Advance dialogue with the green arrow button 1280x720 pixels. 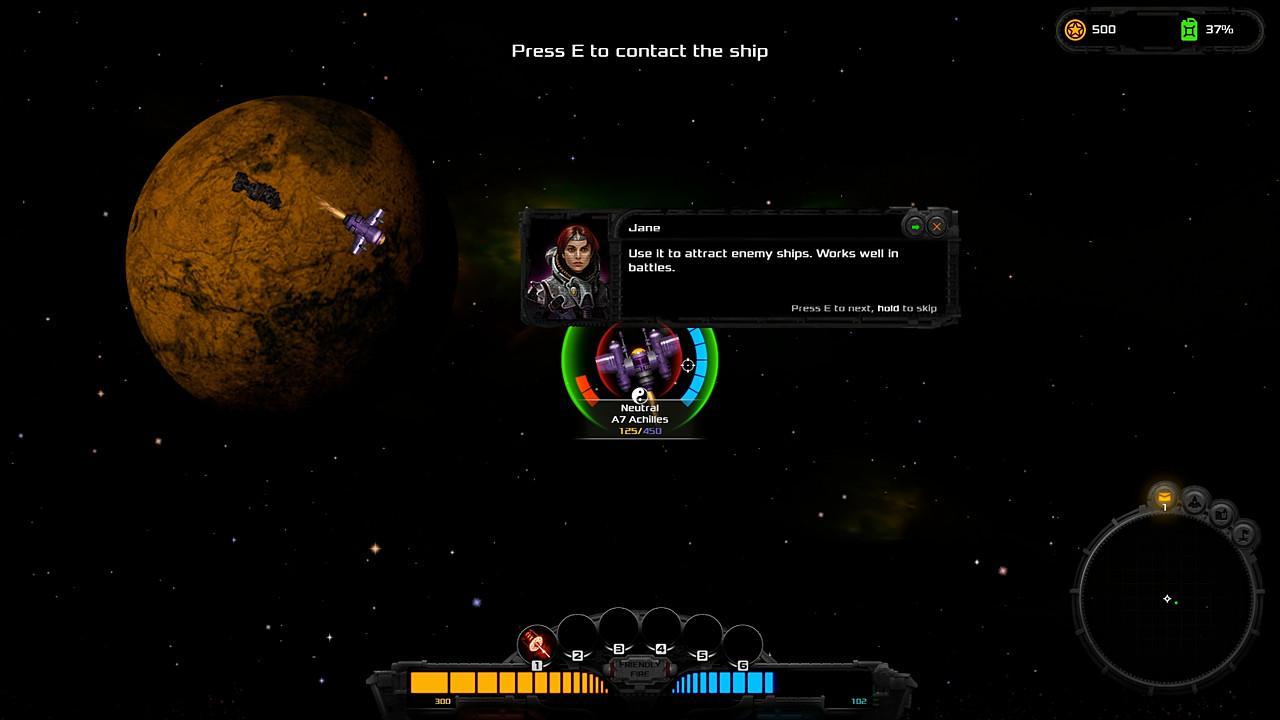pos(915,226)
